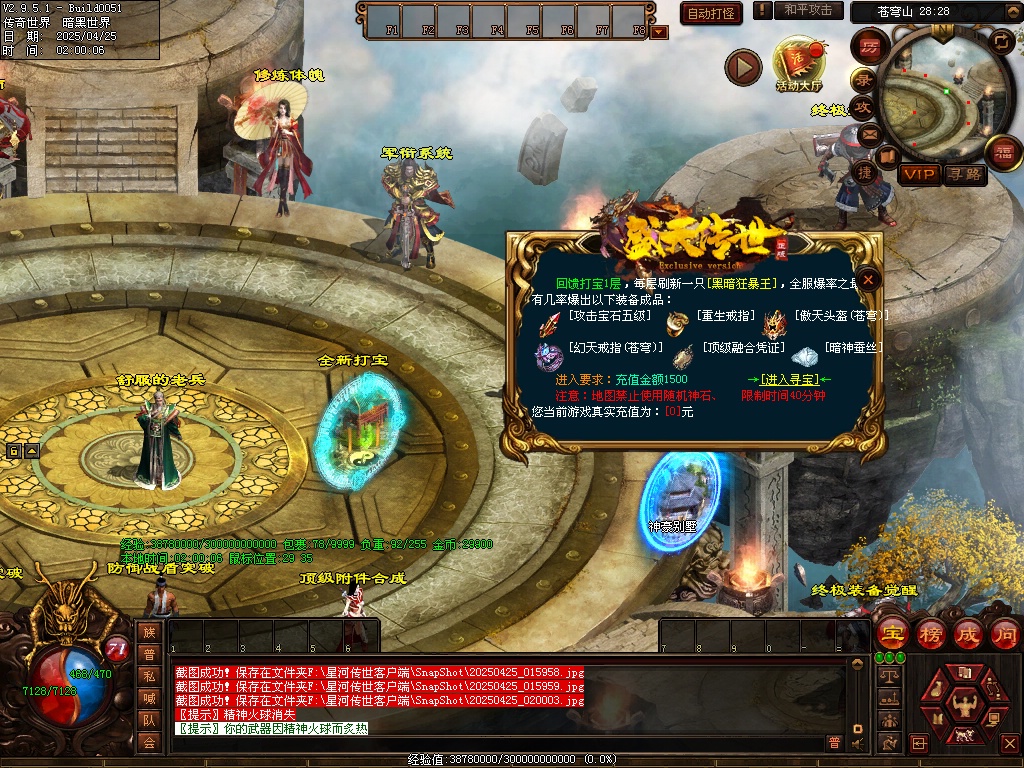Show the 榜 ranking round button
Image resolution: width=1024 pixels, height=768 pixels.
point(930,633)
